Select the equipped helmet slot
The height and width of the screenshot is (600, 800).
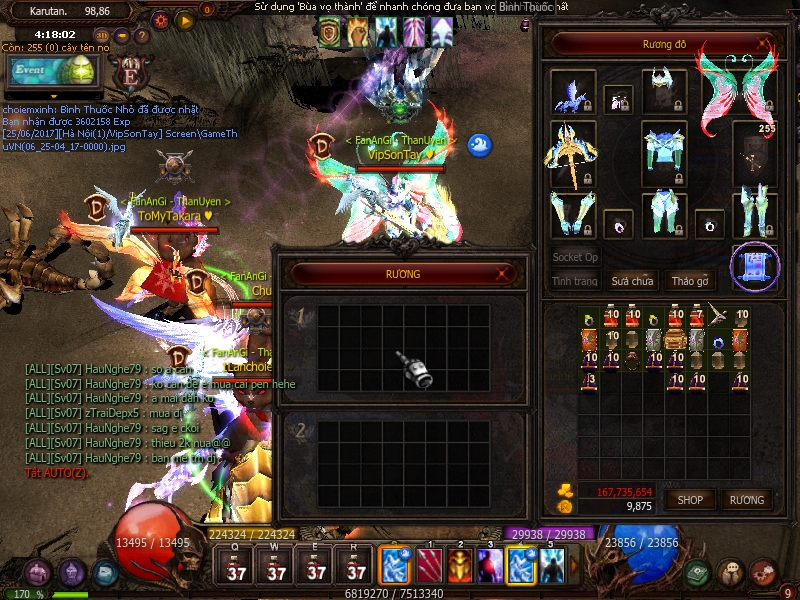663,88
